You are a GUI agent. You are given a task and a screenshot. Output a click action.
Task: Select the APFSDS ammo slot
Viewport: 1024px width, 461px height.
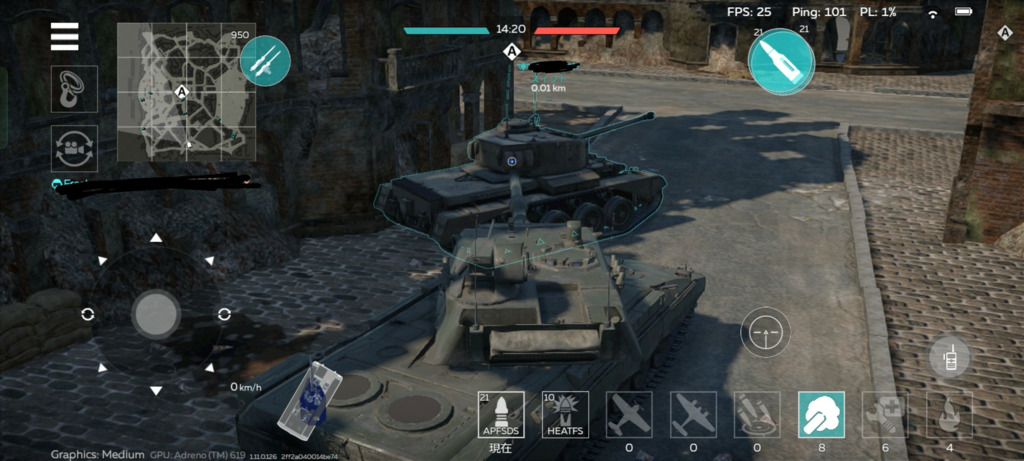501,415
